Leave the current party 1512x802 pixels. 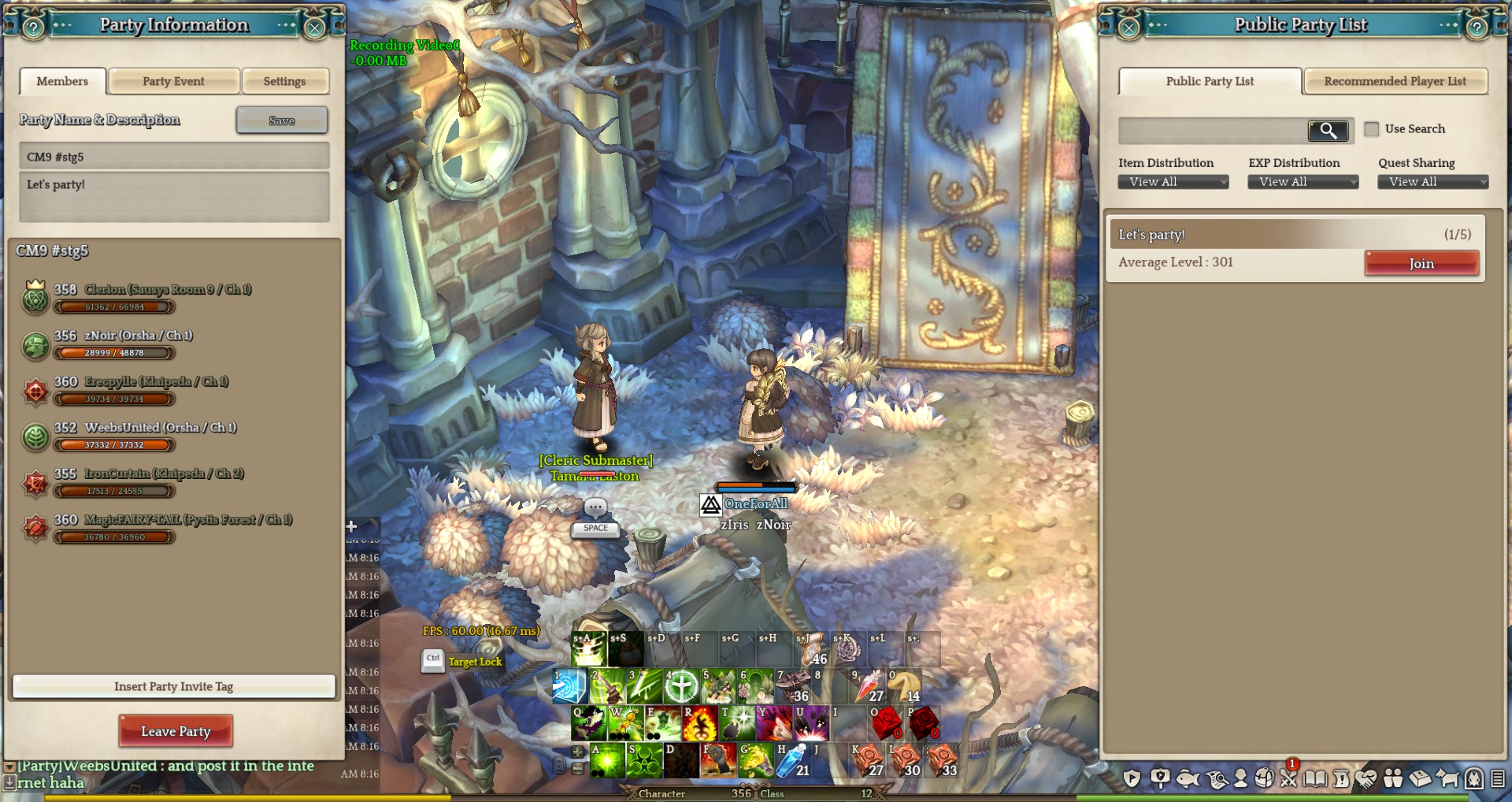(x=176, y=731)
